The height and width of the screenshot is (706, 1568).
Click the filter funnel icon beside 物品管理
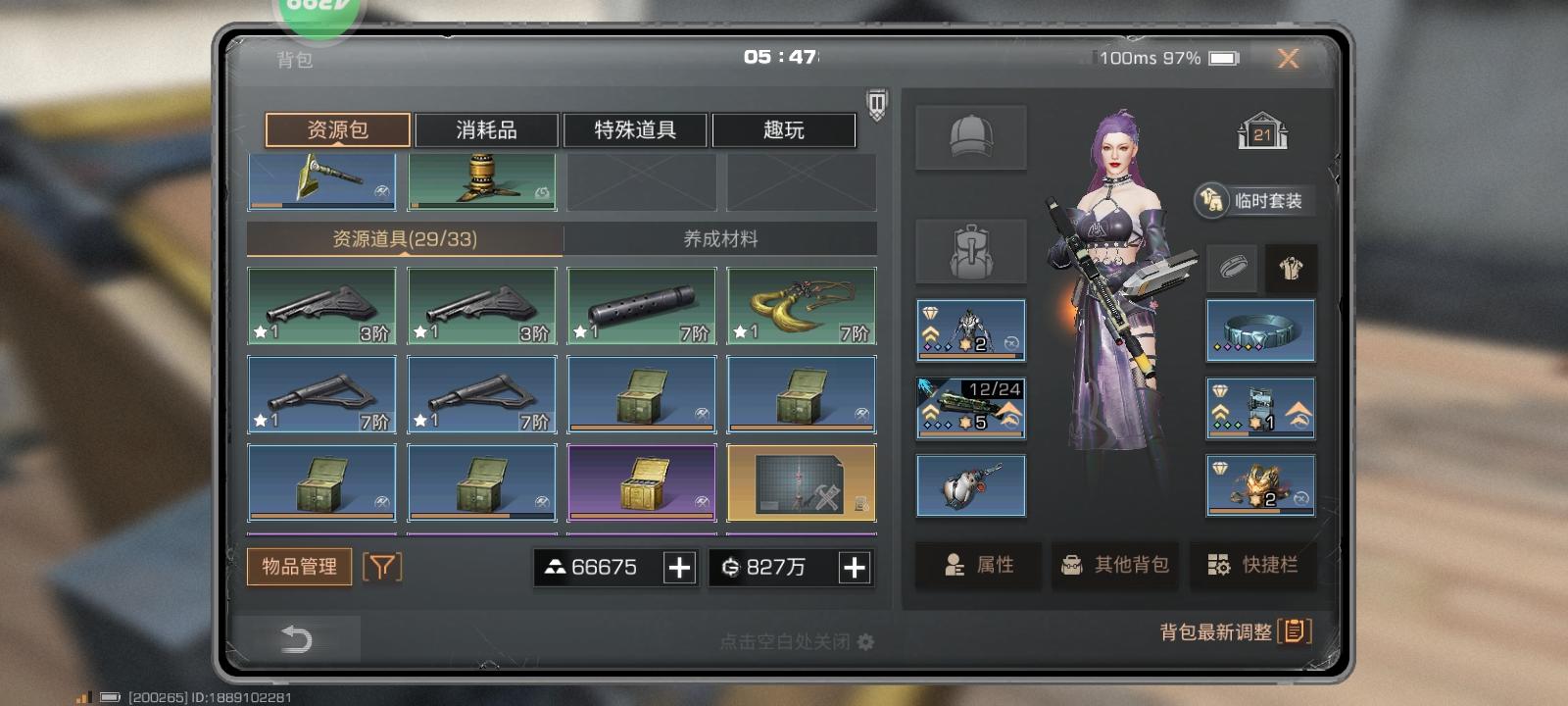(383, 567)
